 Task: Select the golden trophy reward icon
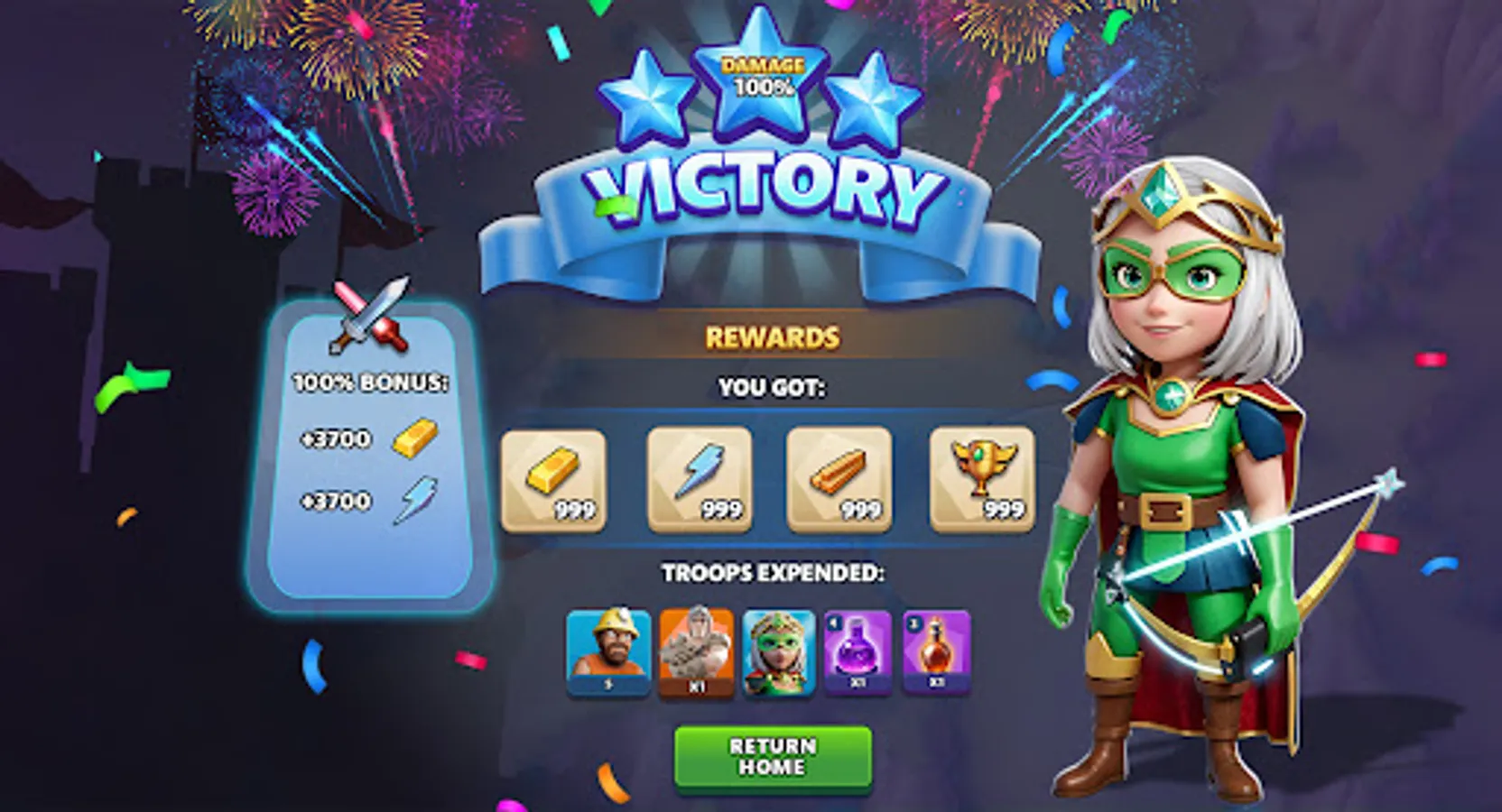[x=982, y=478]
